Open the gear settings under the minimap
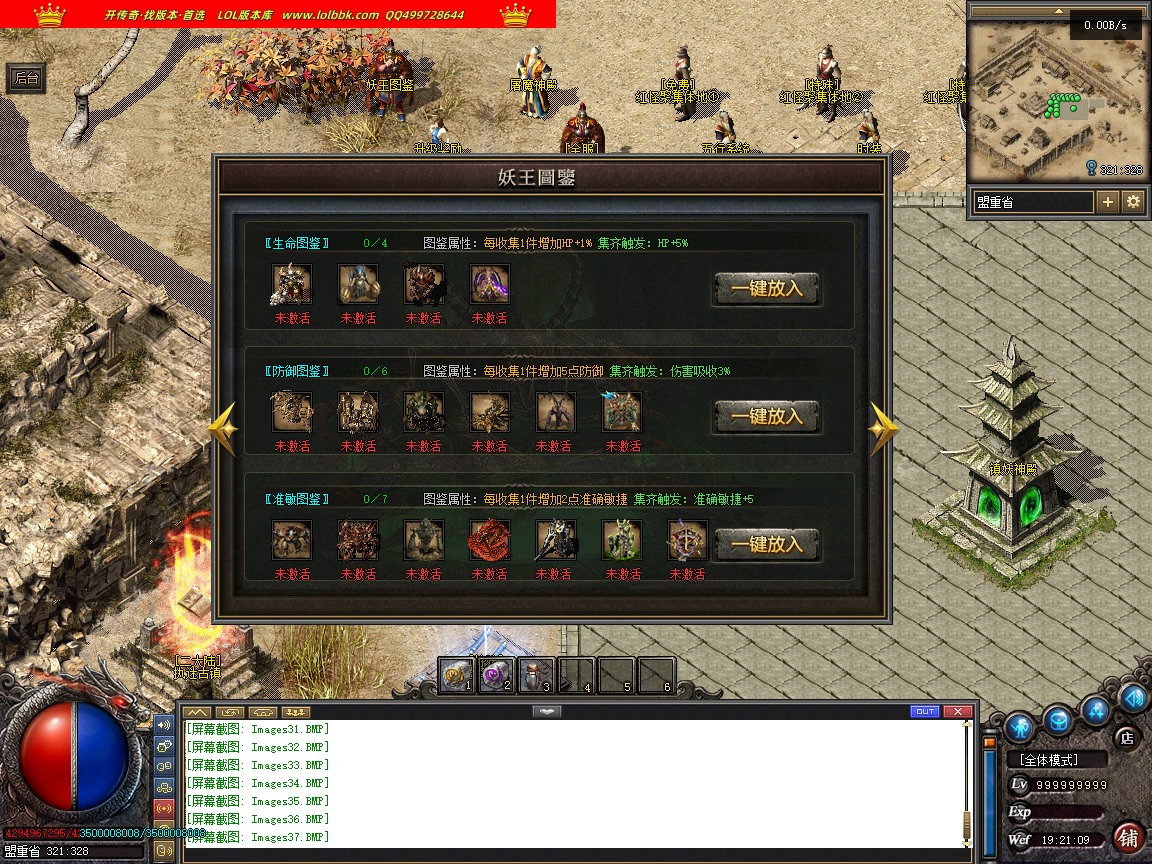1152x864 pixels. (x=1133, y=202)
